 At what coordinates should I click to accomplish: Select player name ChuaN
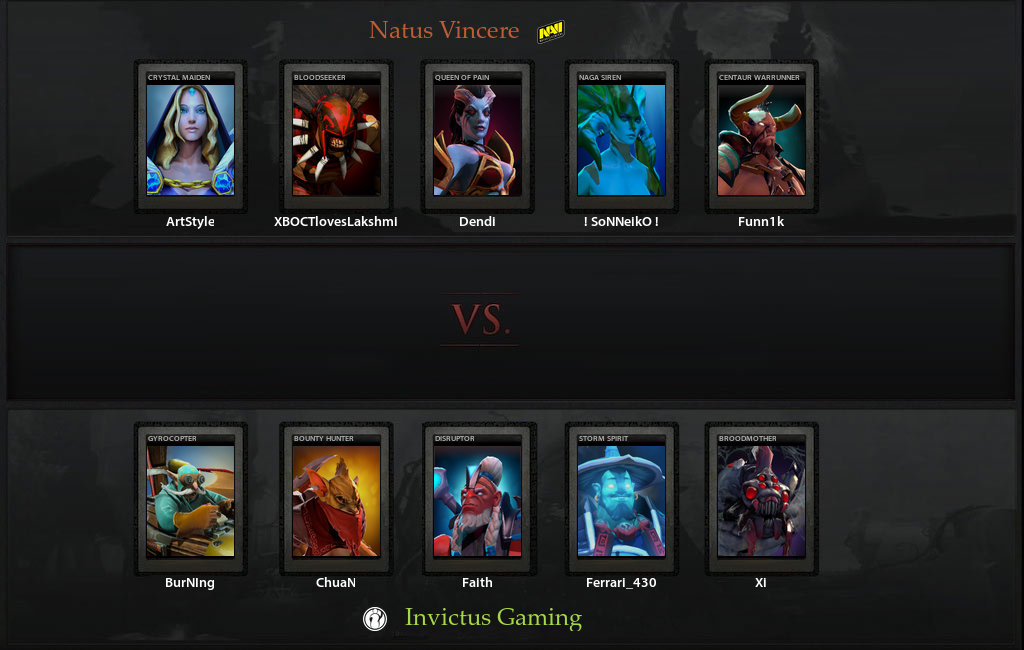(x=336, y=582)
